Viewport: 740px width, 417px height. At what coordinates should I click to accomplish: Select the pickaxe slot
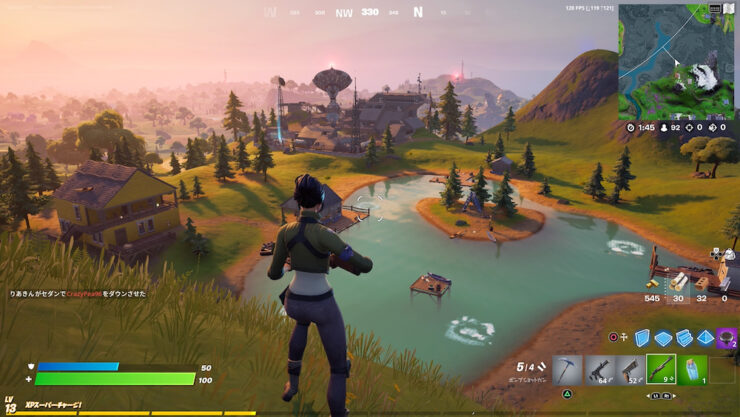[567, 370]
